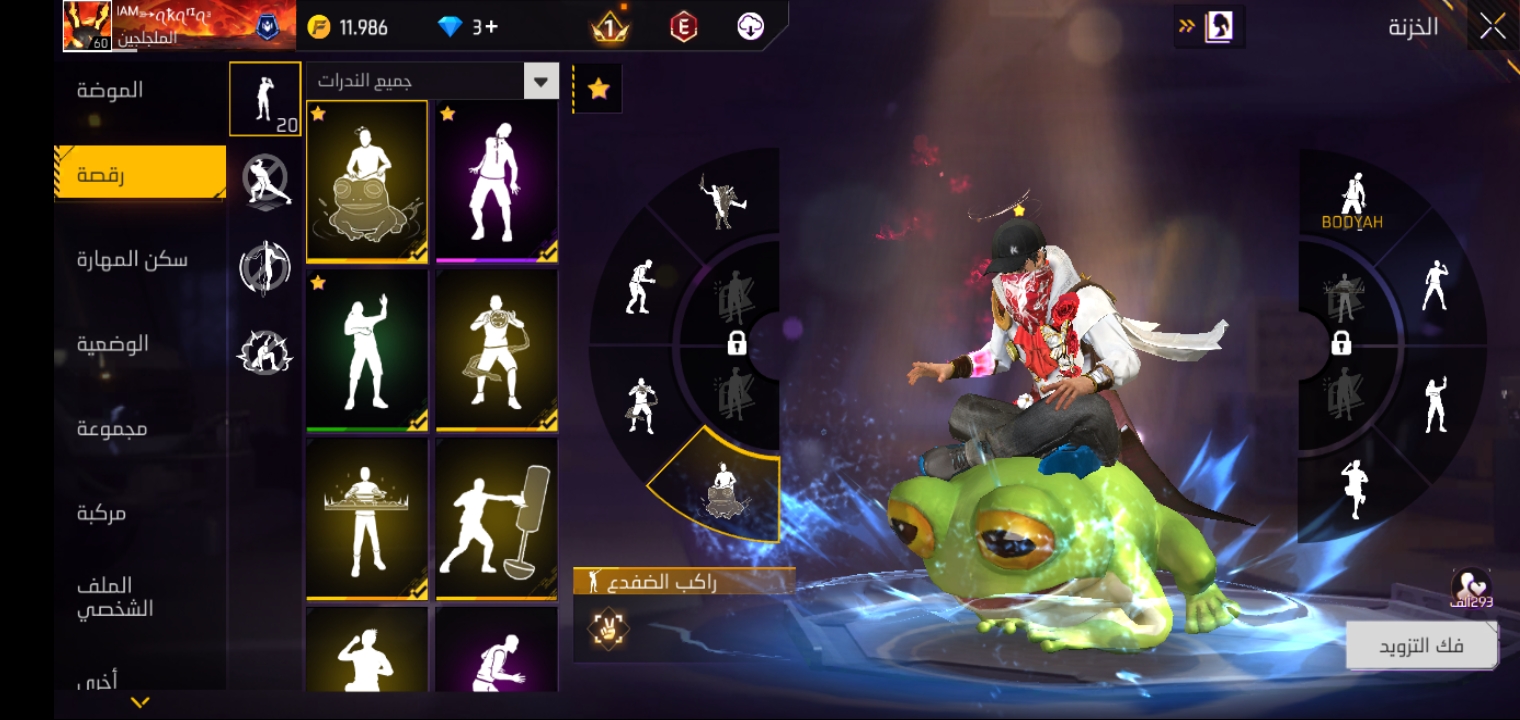The height and width of the screenshot is (720, 1520).
Task: Click the red E hexagon icon
Action: 683,27
